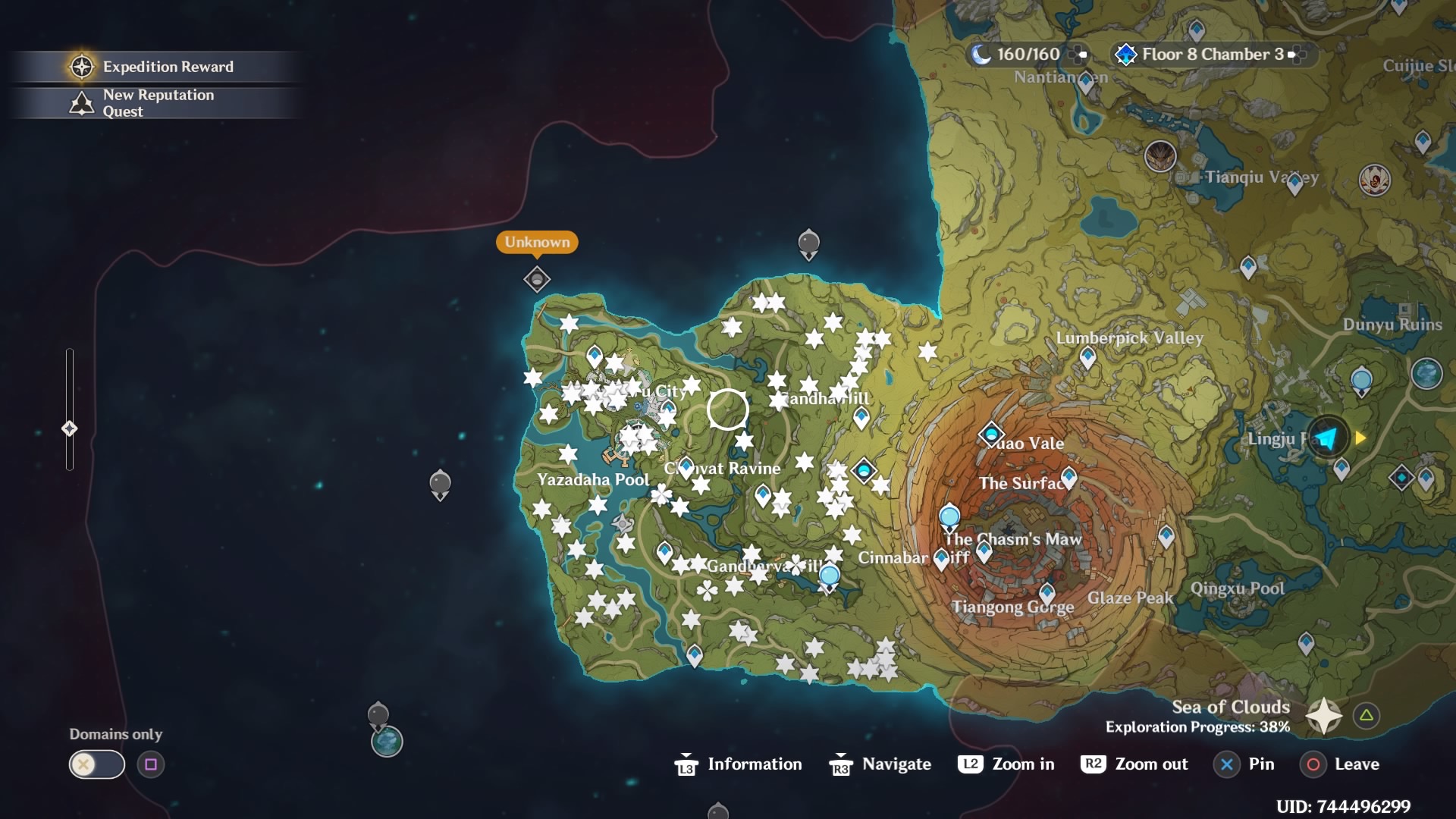Image resolution: width=1456 pixels, height=819 pixels.
Task: Select the boss enemy icon near Tianqiu Valley
Action: point(1160,155)
